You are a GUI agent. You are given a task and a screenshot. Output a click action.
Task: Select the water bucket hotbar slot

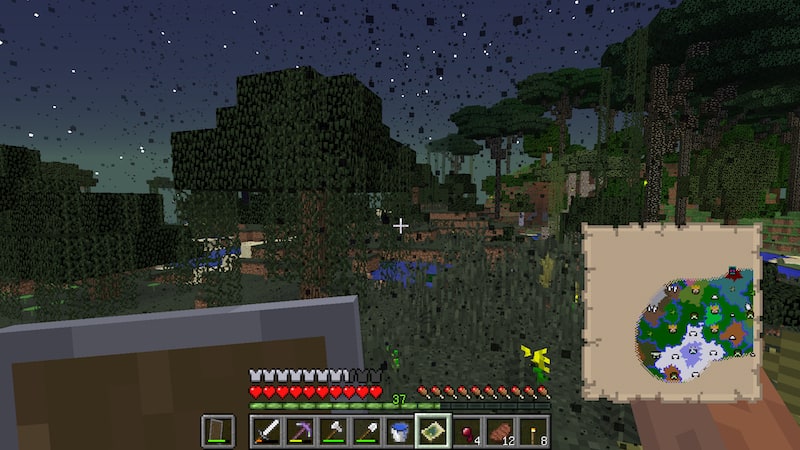coord(399,431)
